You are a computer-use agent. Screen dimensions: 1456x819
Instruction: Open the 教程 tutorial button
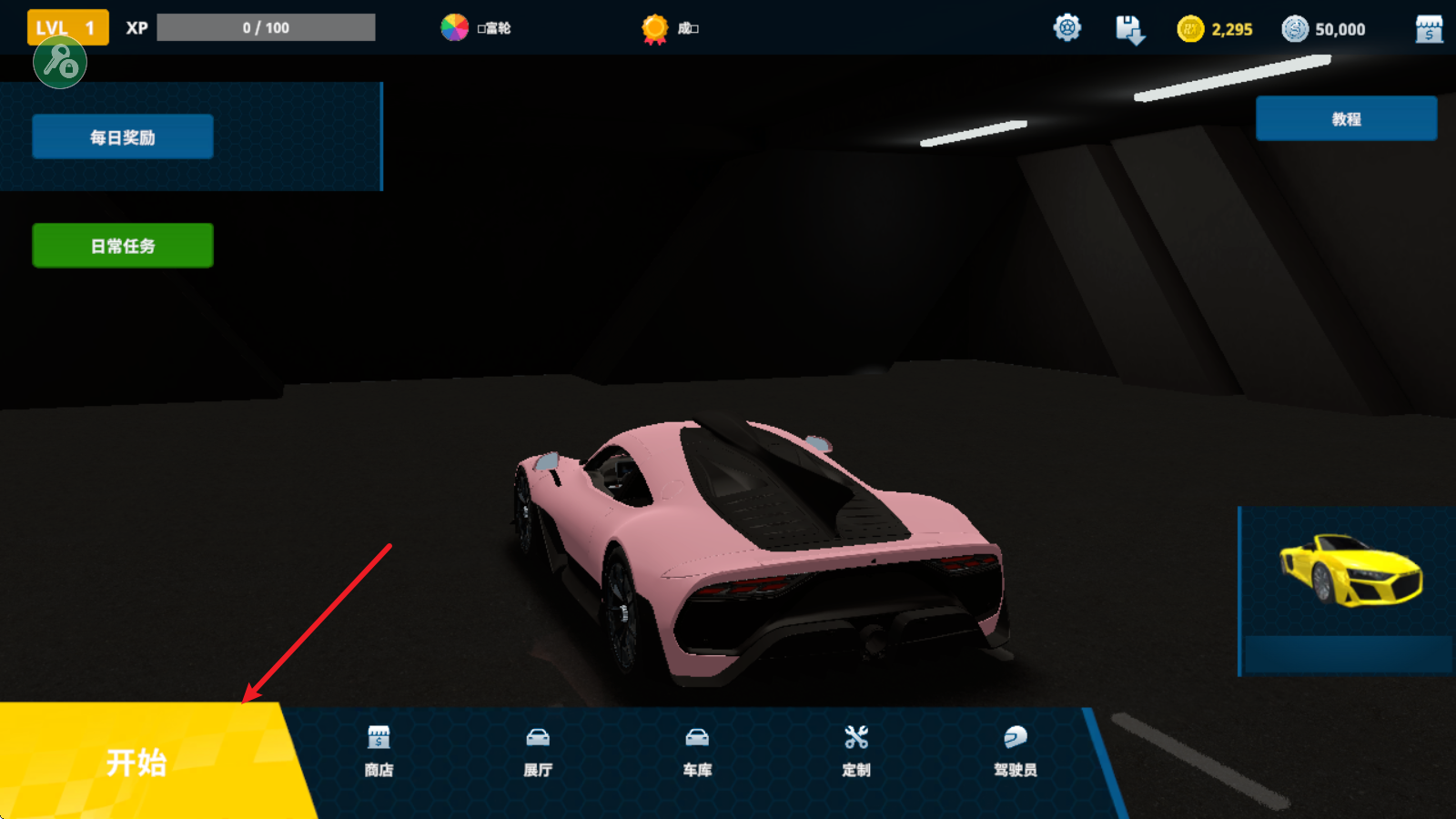coord(1346,117)
